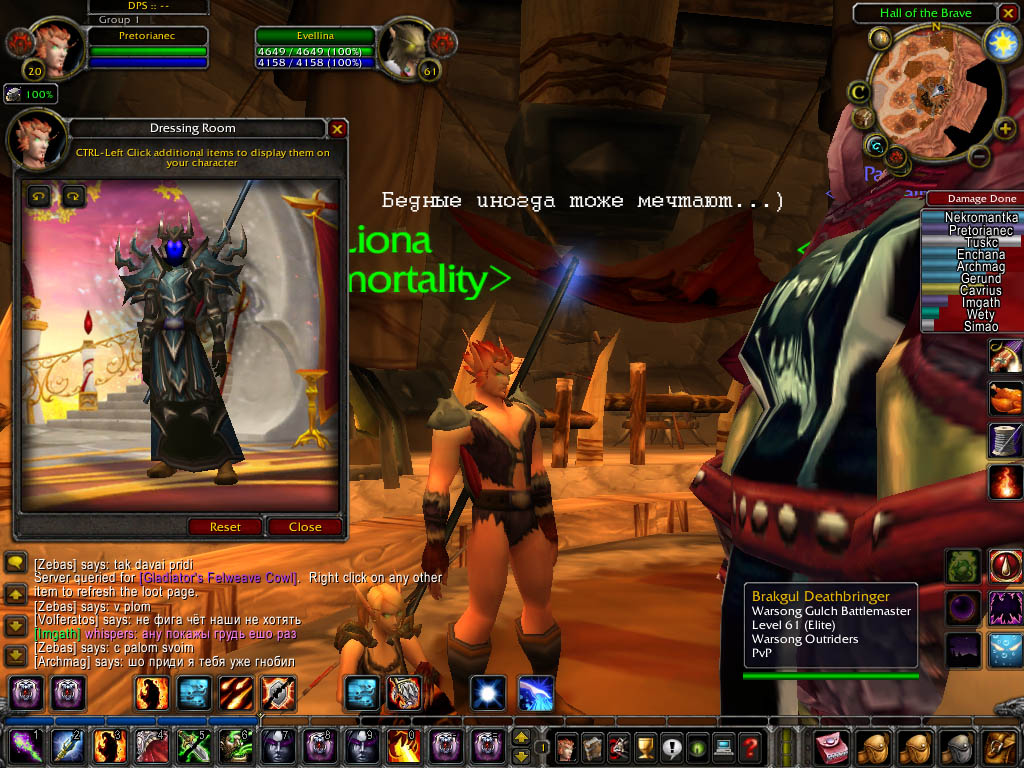
Task: Select Nekromantka row in Damage Done list
Action: pyautogui.click(x=970, y=218)
